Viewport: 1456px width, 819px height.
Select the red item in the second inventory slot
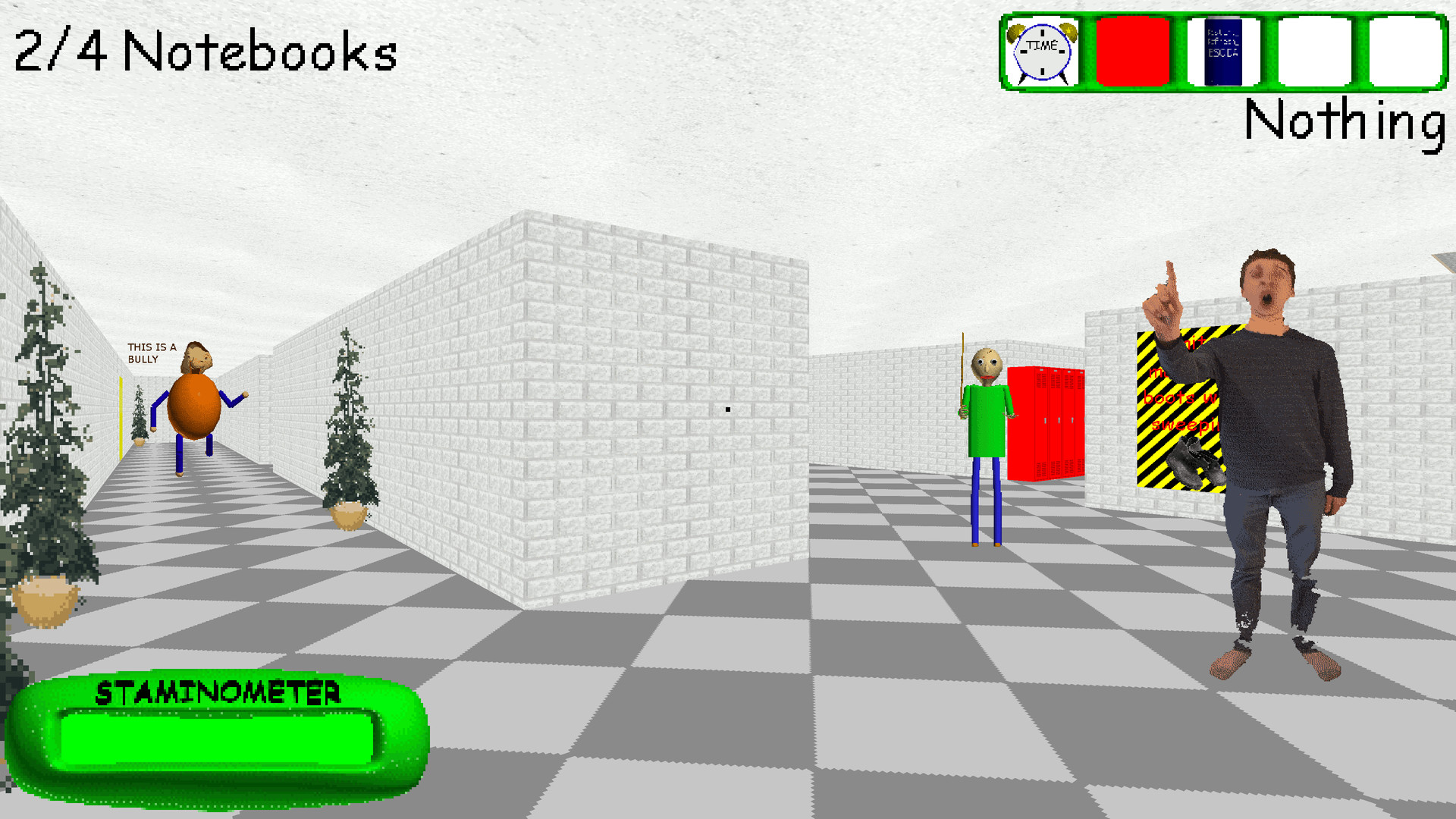(x=1134, y=51)
